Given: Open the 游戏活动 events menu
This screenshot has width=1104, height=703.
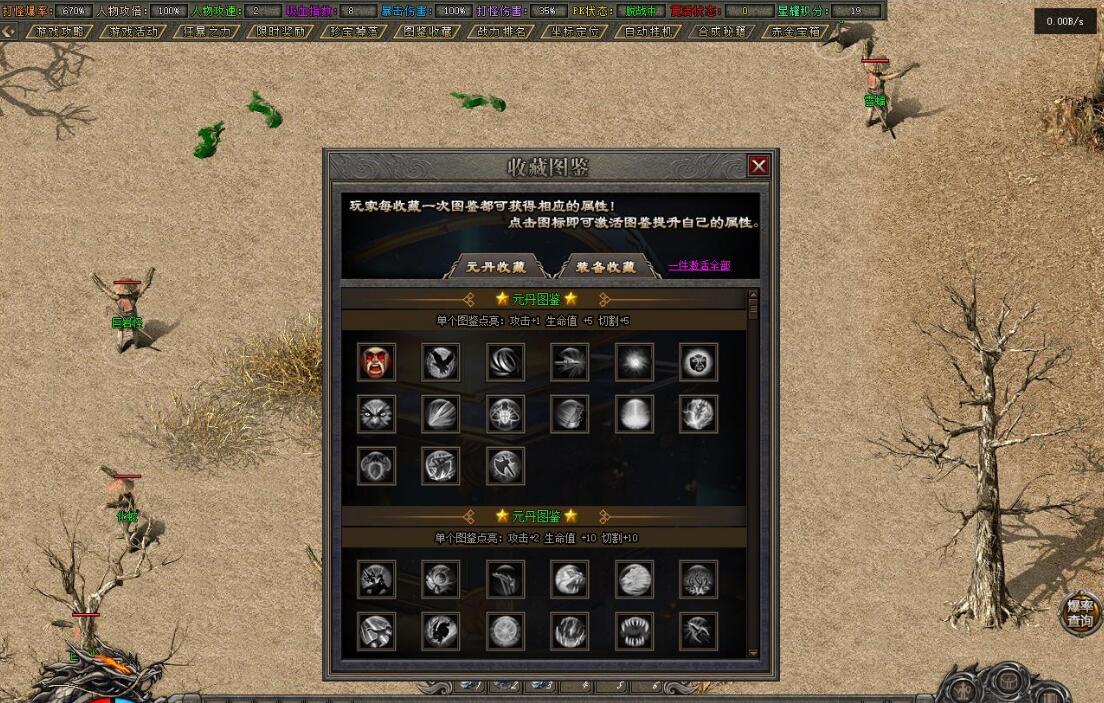Looking at the screenshot, I should 134,31.
